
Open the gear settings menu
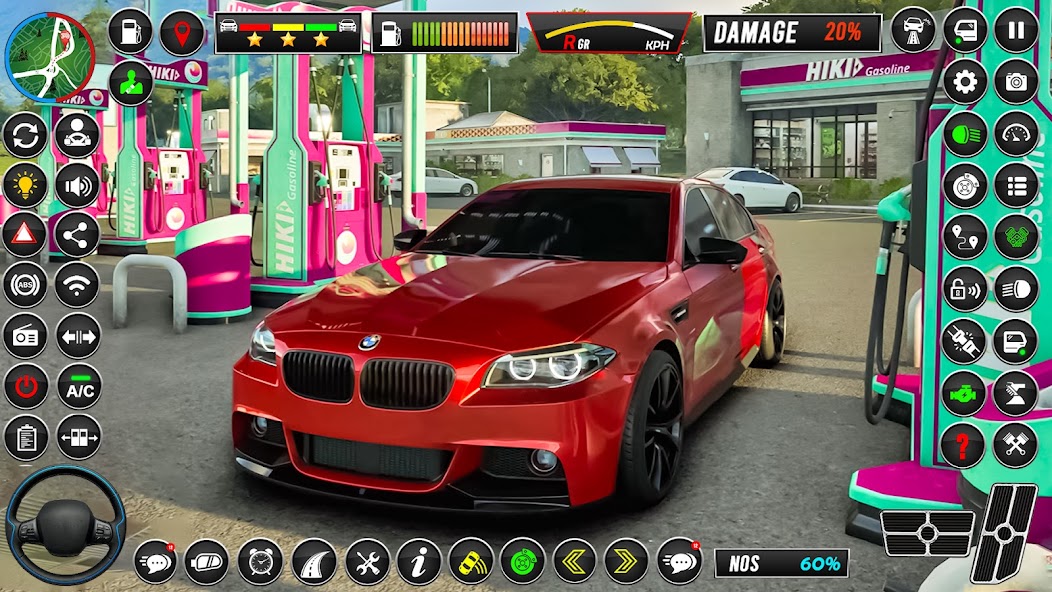tap(965, 82)
